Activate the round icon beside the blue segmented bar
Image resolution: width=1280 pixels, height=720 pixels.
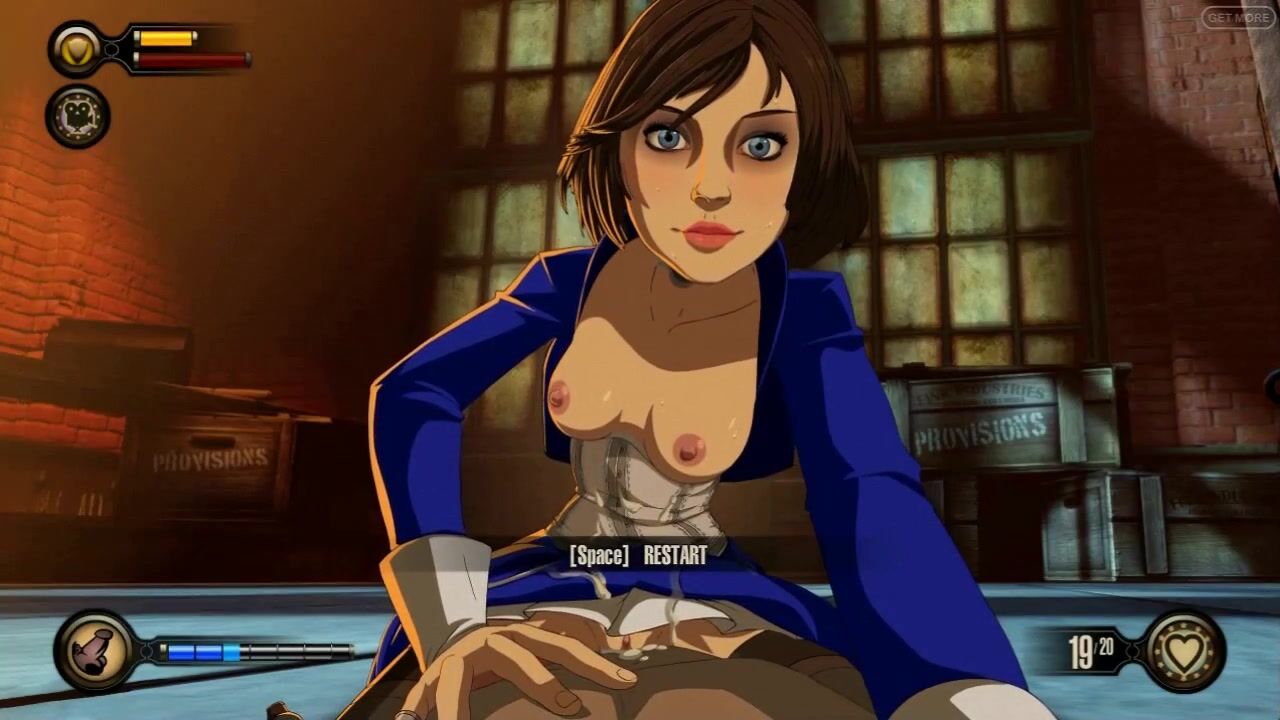point(96,651)
